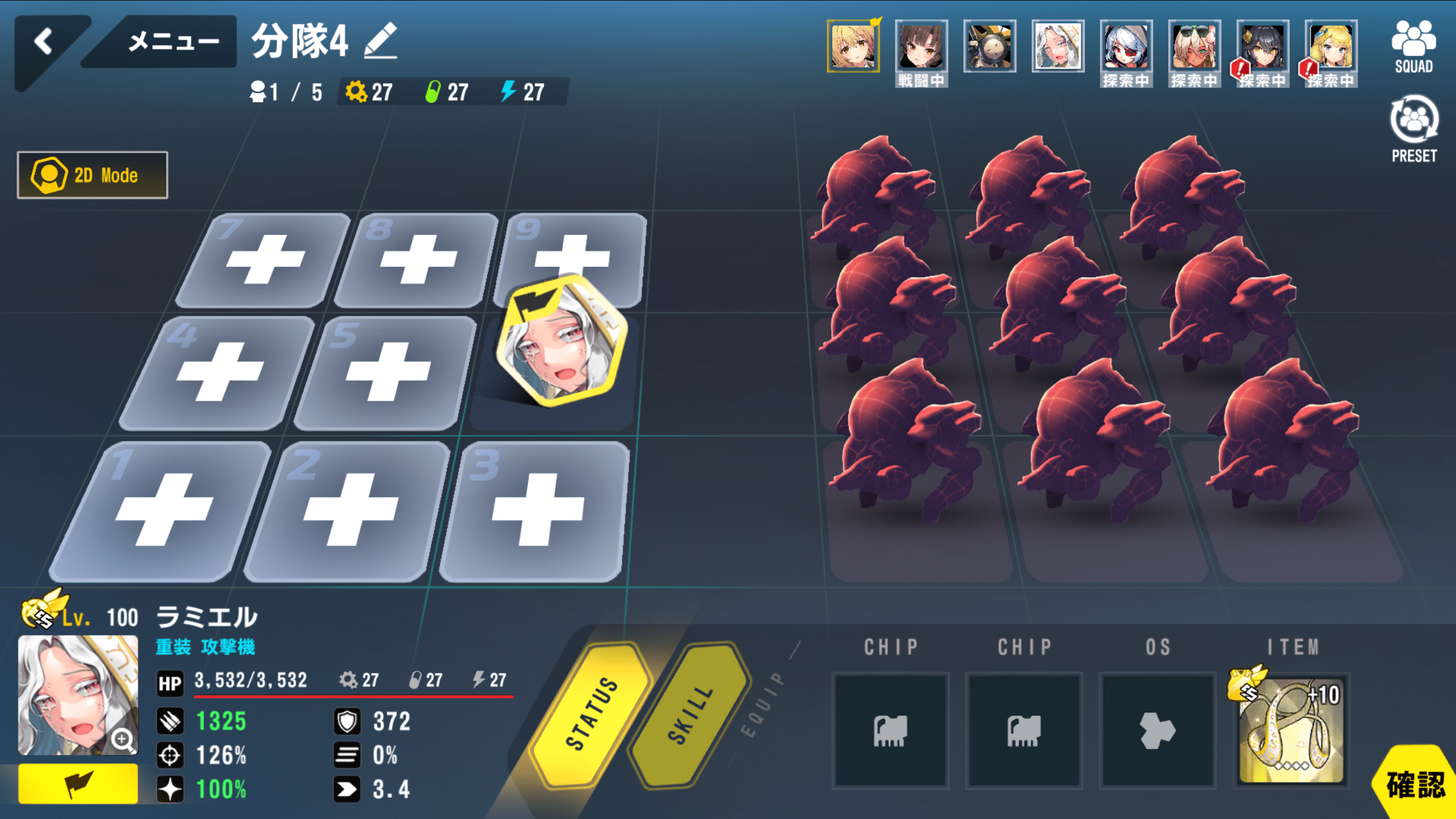Open the SQUAD list
1456x819 pixels.
(x=1413, y=47)
